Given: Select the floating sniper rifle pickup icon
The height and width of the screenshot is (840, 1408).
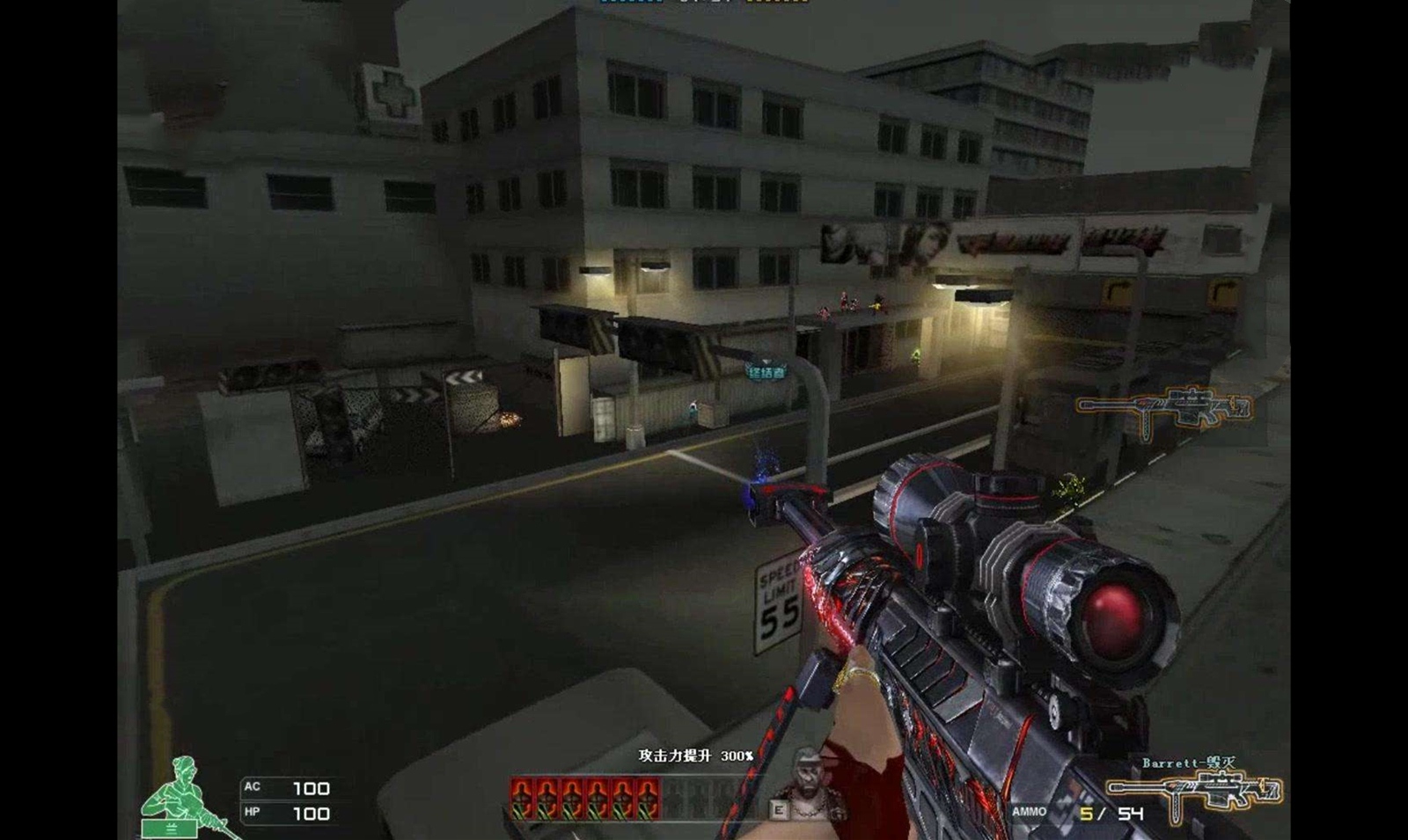Looking at the screenshot, I should coord(1163,412).
